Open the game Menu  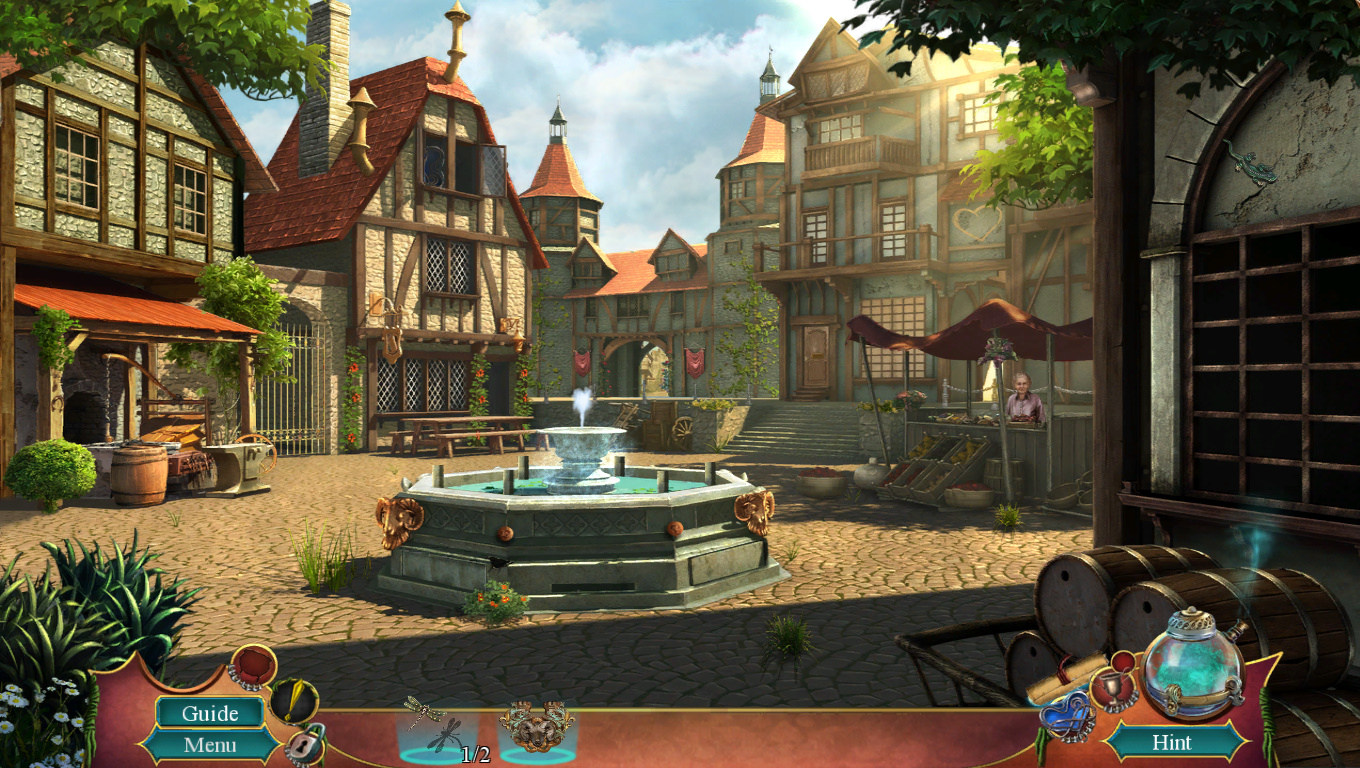(x=210, y=745)
